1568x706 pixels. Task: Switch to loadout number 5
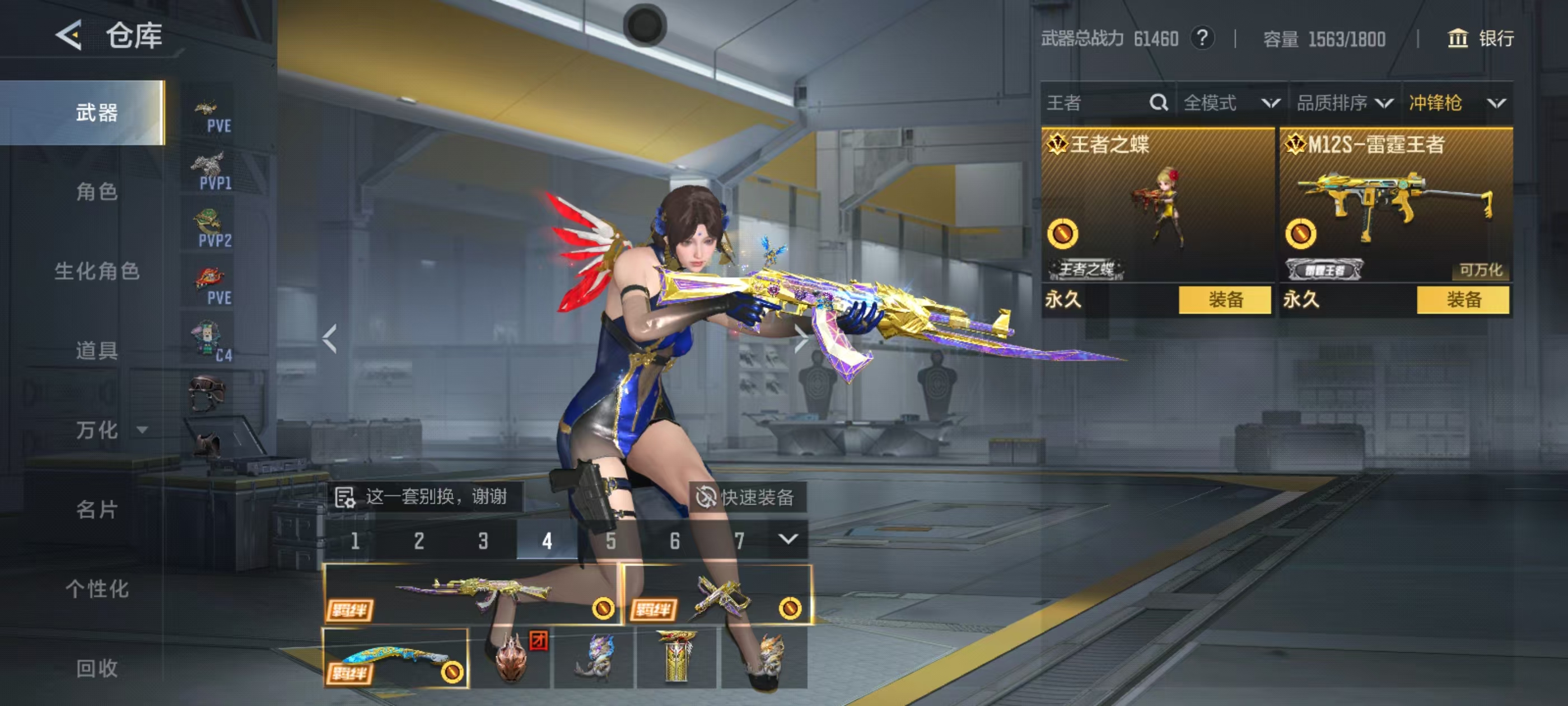(x=610, y=540)
